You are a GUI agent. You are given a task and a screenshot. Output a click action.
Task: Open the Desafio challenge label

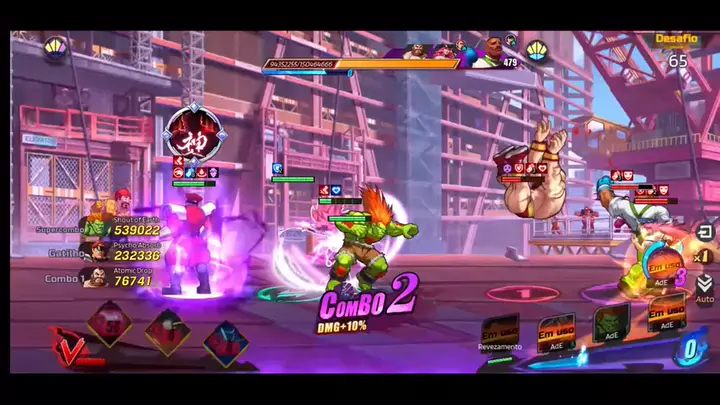[676, 39]
